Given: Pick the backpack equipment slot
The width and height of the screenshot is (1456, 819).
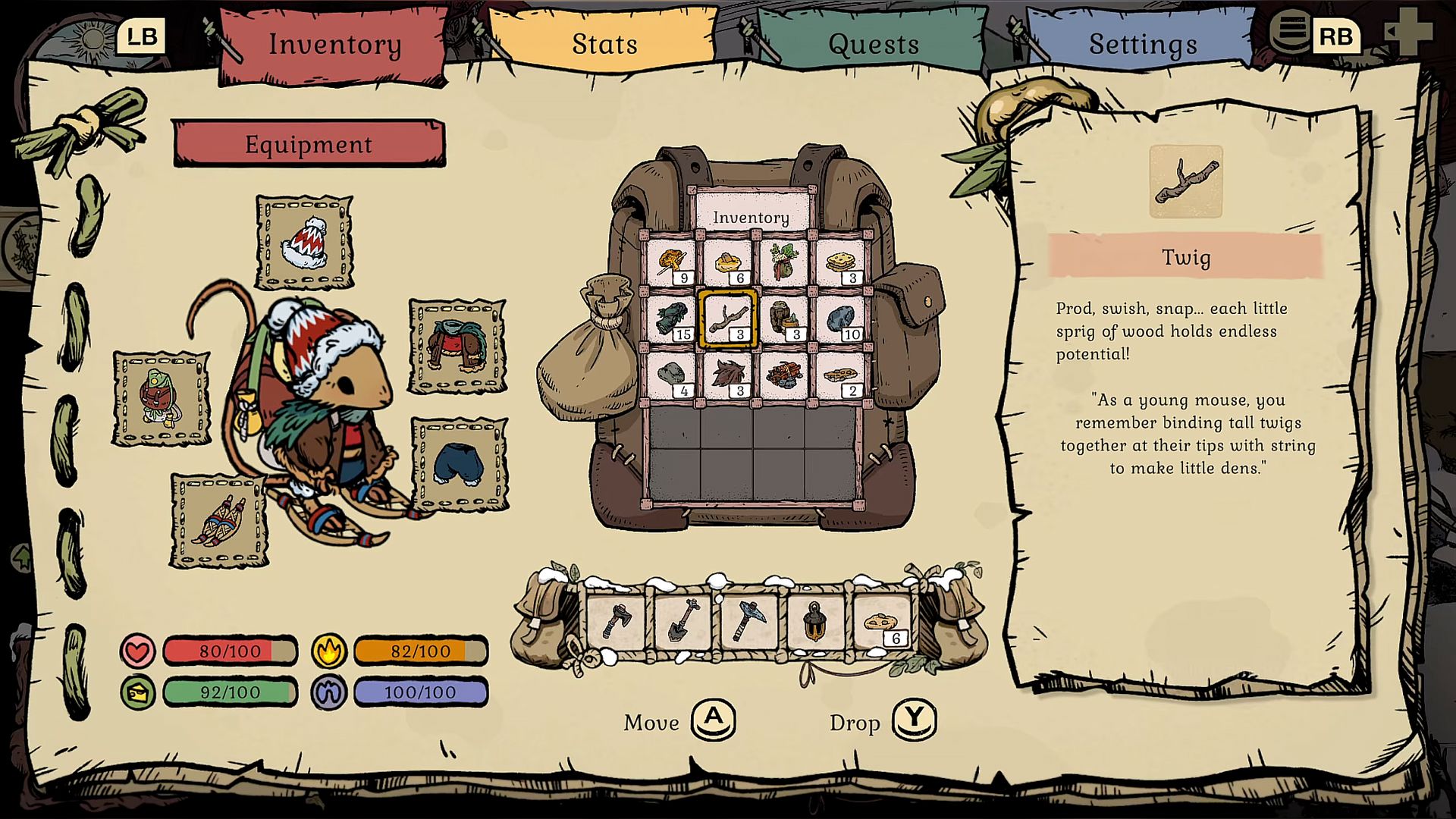Looking at the screenshot, I should 161,398.
